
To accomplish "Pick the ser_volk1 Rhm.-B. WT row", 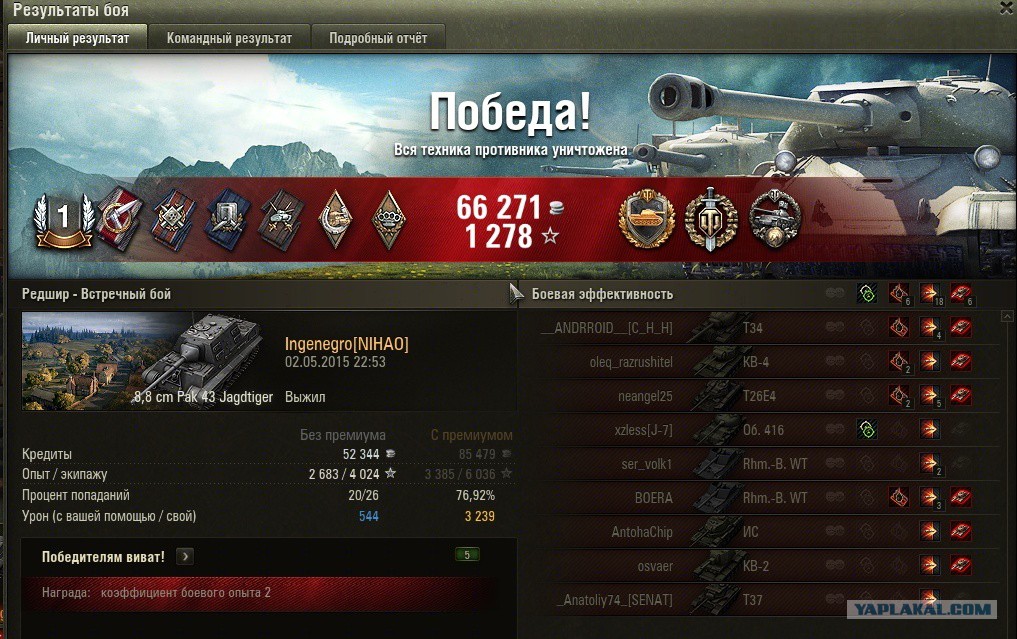I will [760, 464].
